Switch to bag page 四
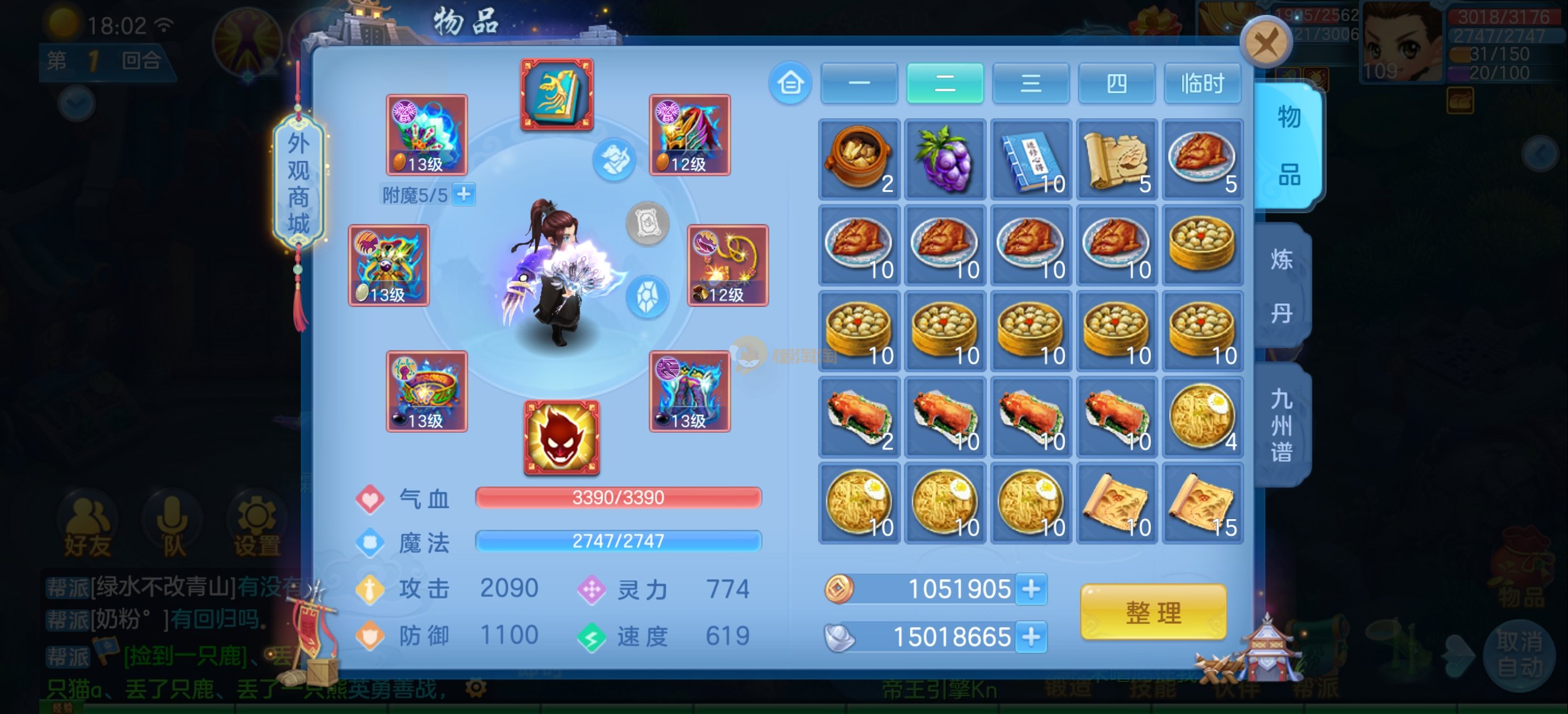Screen dimensions: 1568x714 click(1116, 84)
